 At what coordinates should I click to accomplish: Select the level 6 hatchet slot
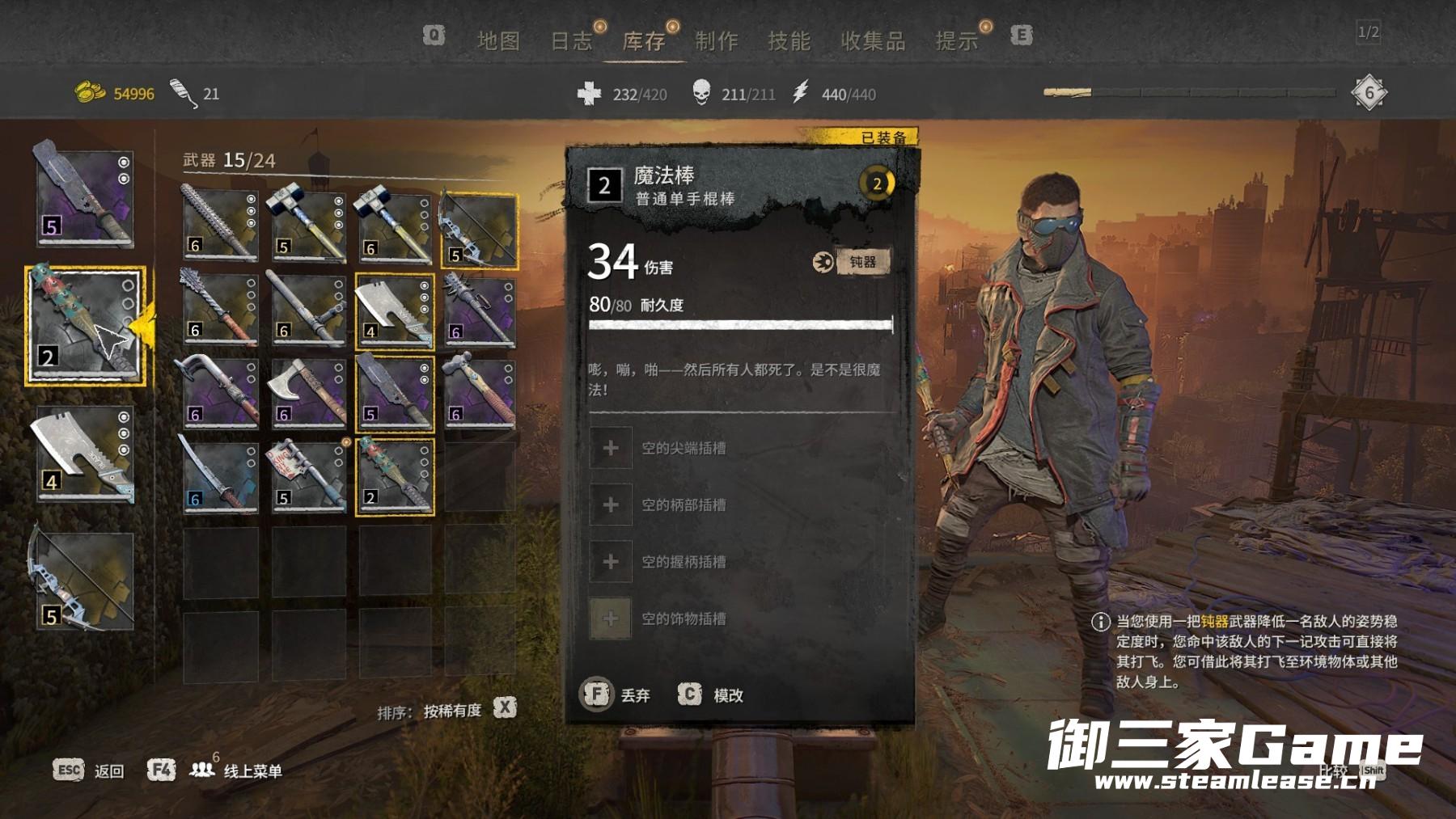[308, 393]
